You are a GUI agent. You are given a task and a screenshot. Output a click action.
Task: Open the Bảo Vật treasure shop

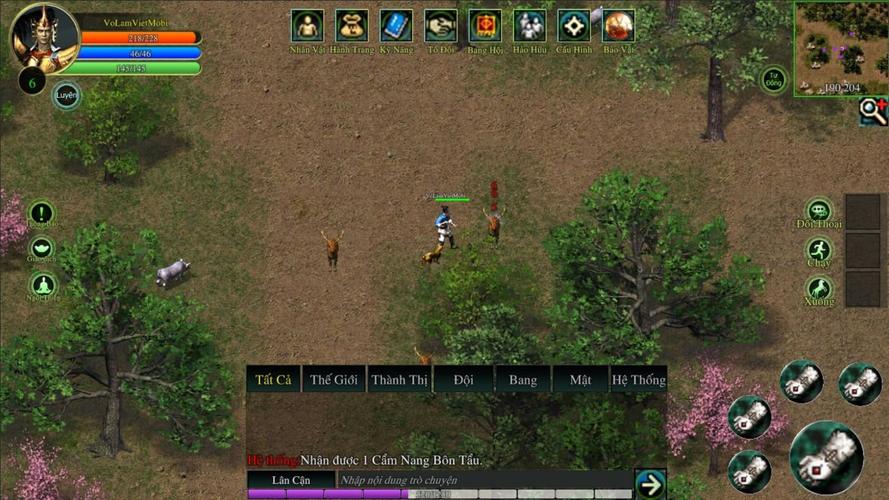(x=618, y=26)
